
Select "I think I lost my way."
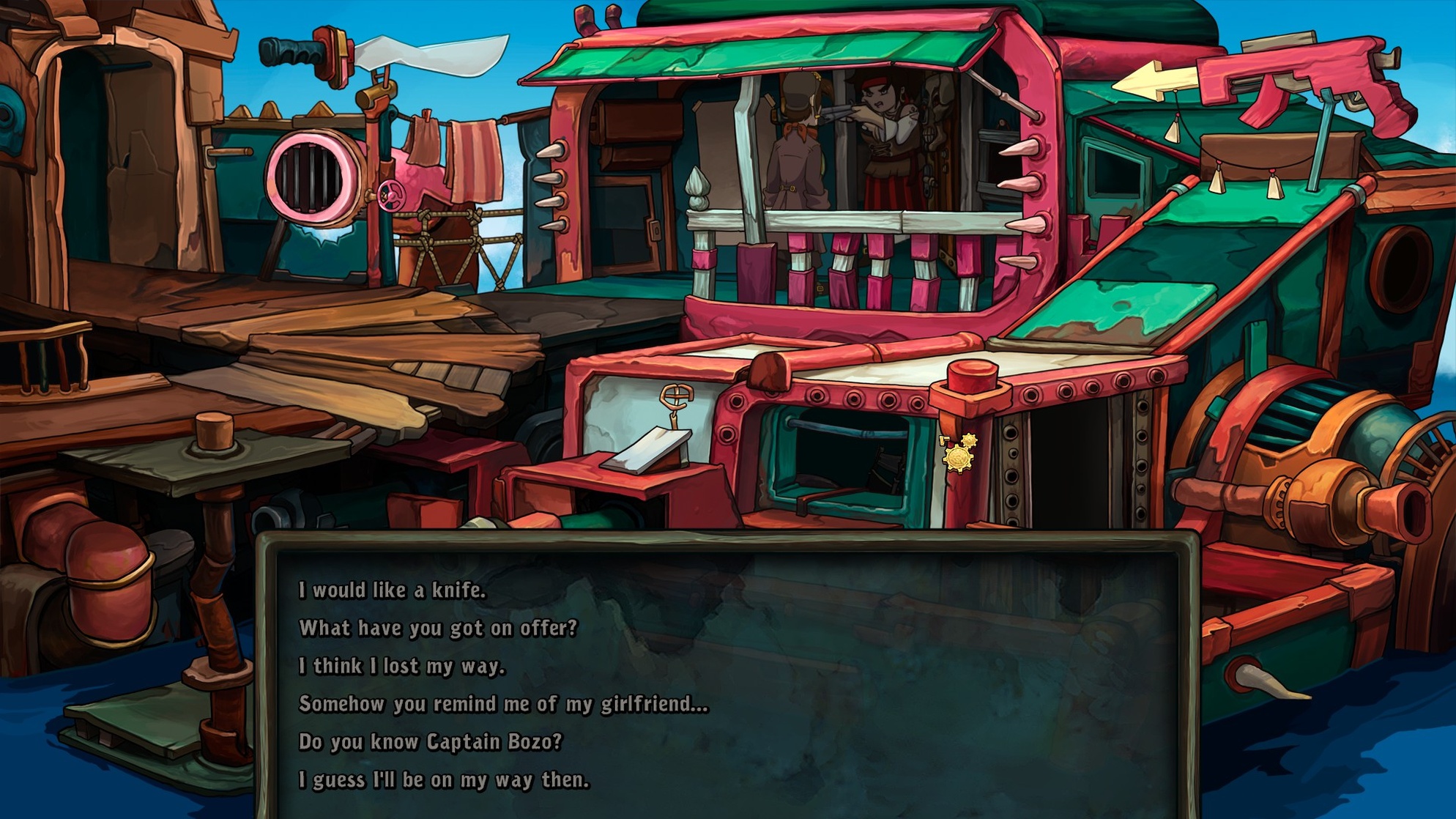pyautogui.click(x=402, y=667)
